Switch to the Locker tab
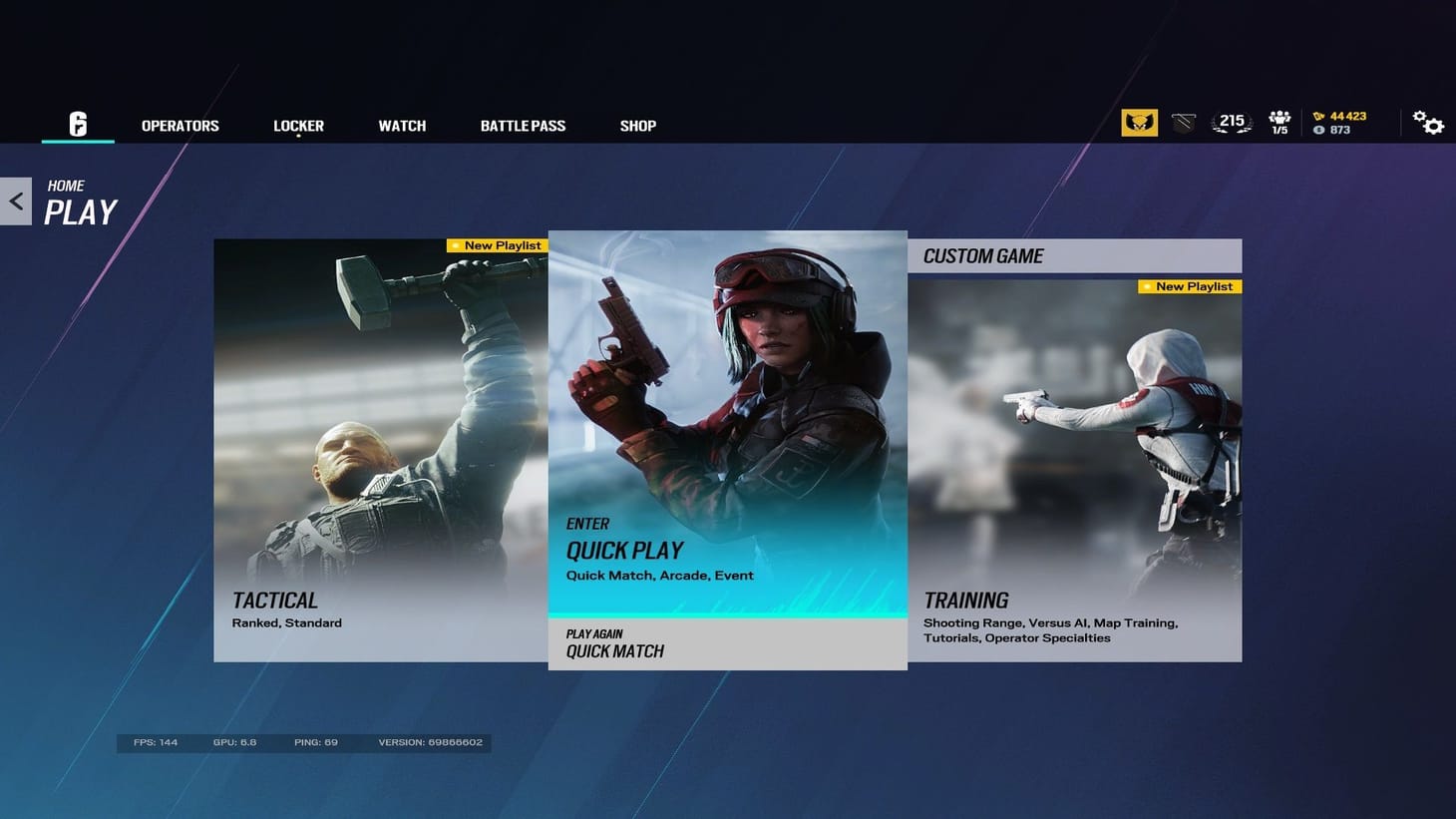Viewport: 1456px width, 819px height. pyautogui.click(x=297, y=126)
